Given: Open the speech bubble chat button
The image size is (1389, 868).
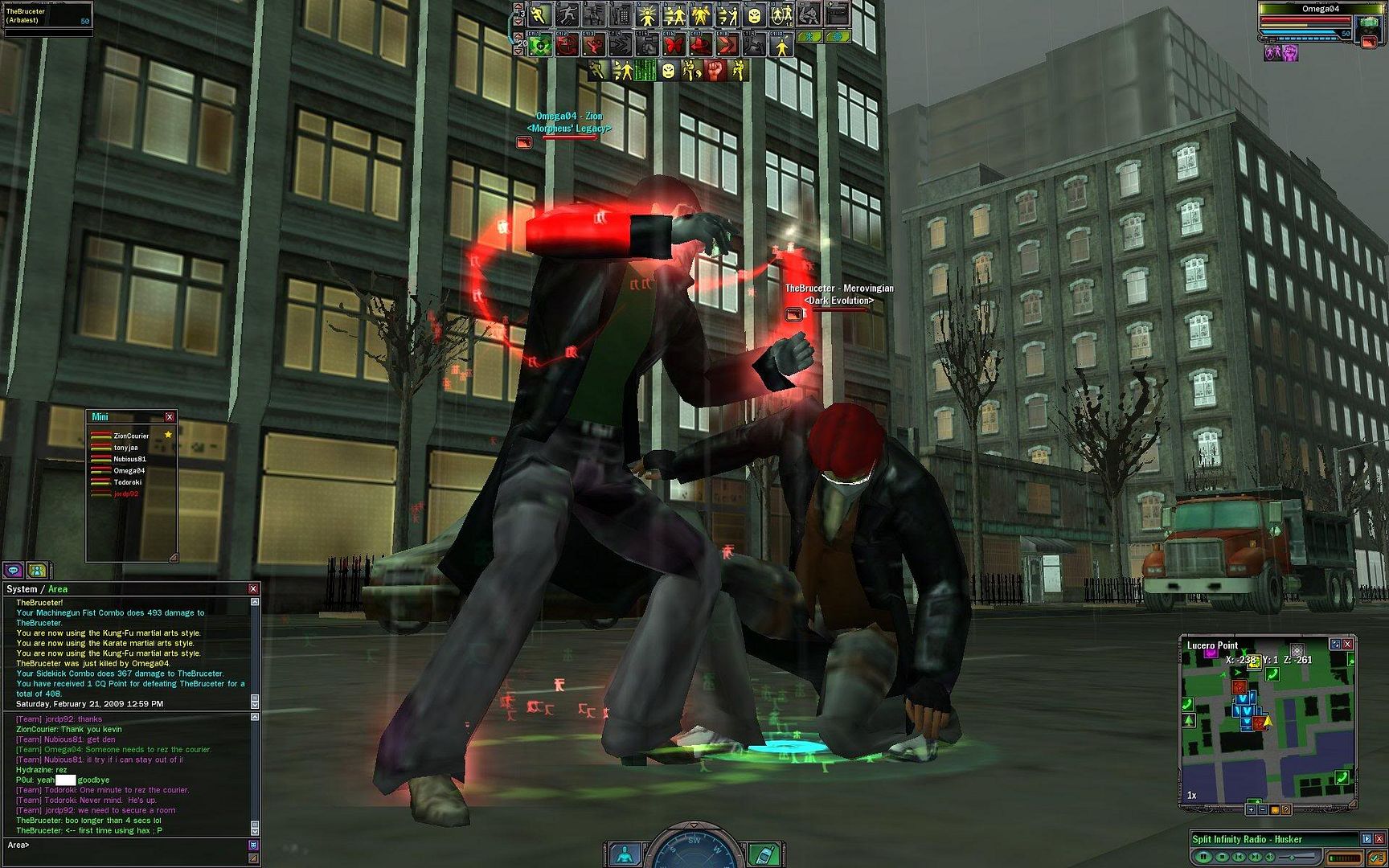Looking at the screenshot, I should click(x=14, y=570).
